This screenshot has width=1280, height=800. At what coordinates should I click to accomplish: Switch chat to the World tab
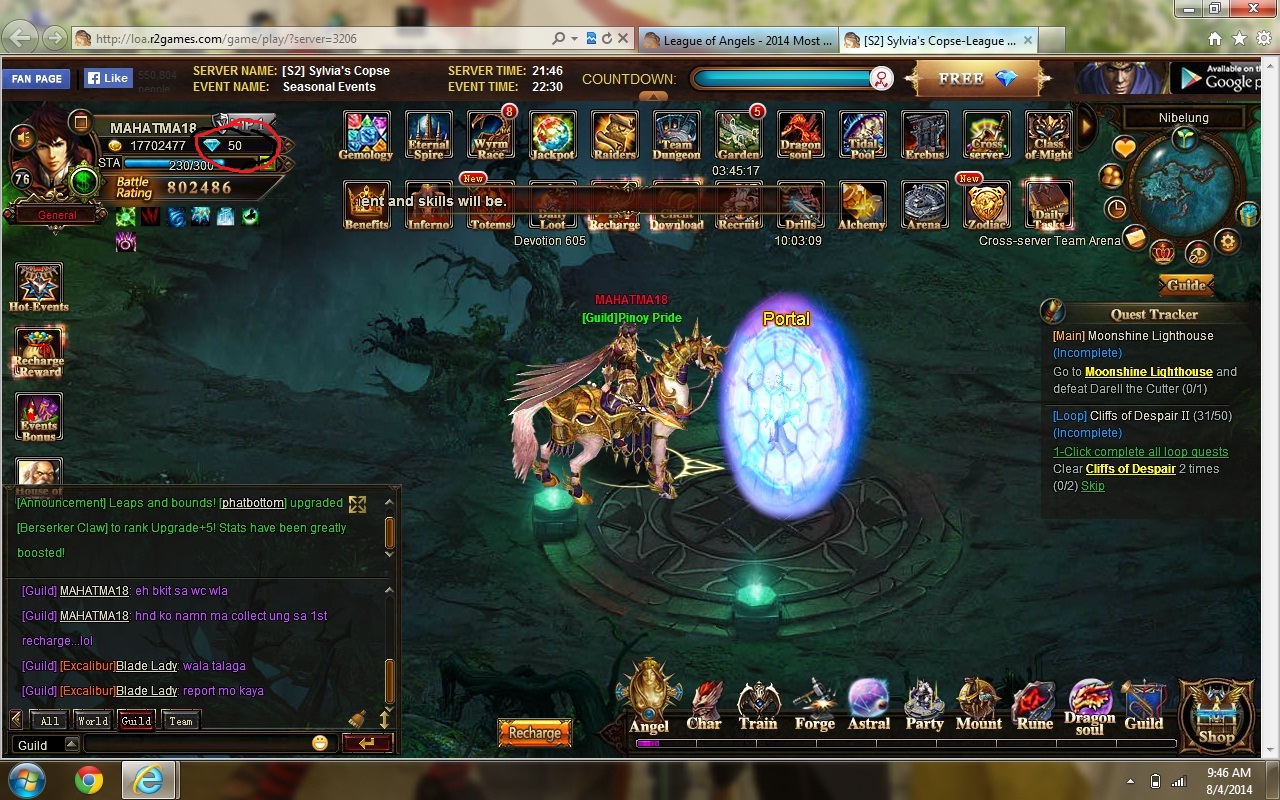tap(93, 720)
